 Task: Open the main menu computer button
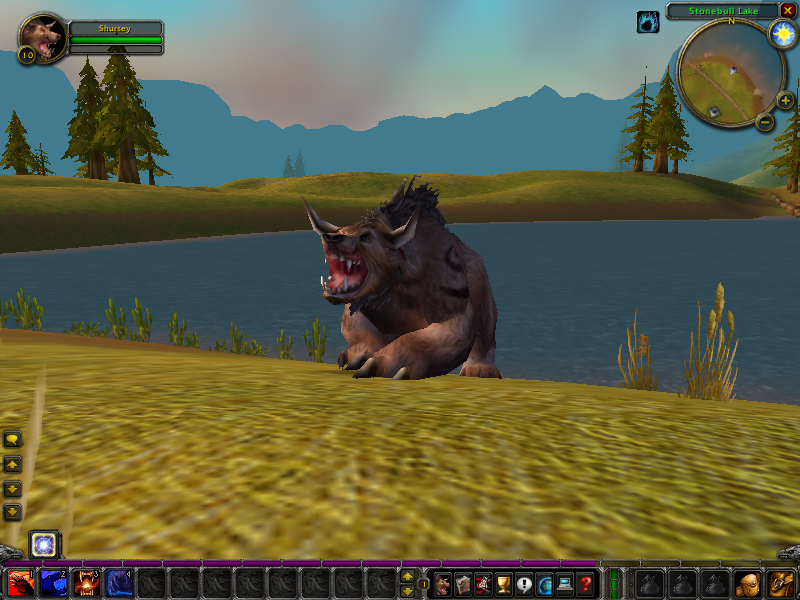566,584
